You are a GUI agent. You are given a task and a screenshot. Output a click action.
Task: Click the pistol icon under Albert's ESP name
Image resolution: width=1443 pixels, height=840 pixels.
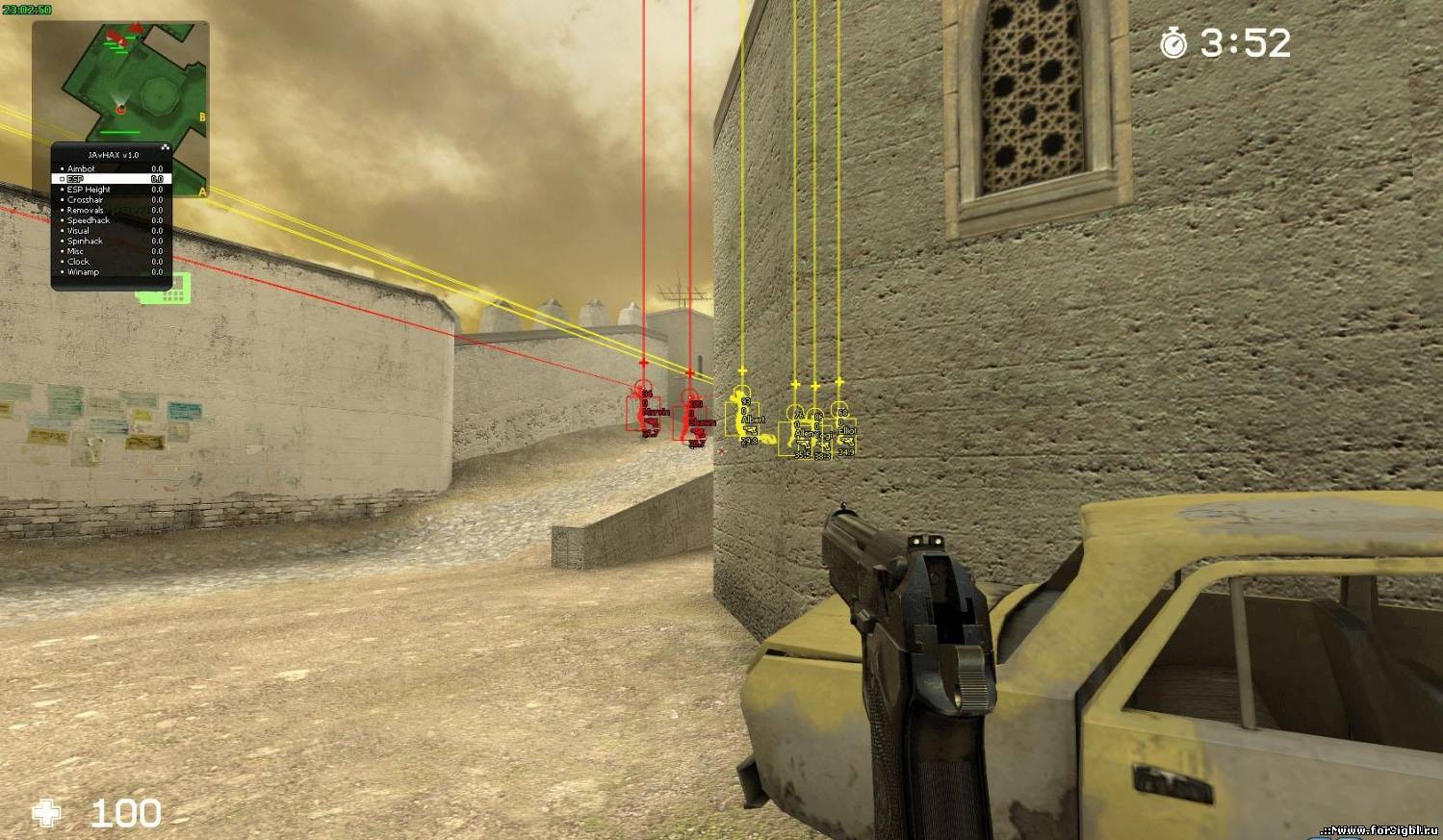coord(751,431)
